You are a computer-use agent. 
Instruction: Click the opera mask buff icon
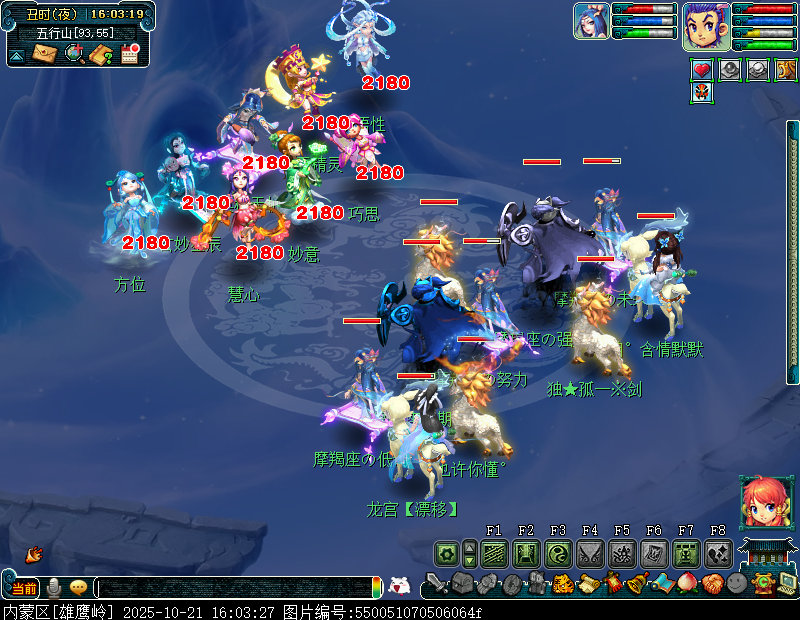[702, 93]
